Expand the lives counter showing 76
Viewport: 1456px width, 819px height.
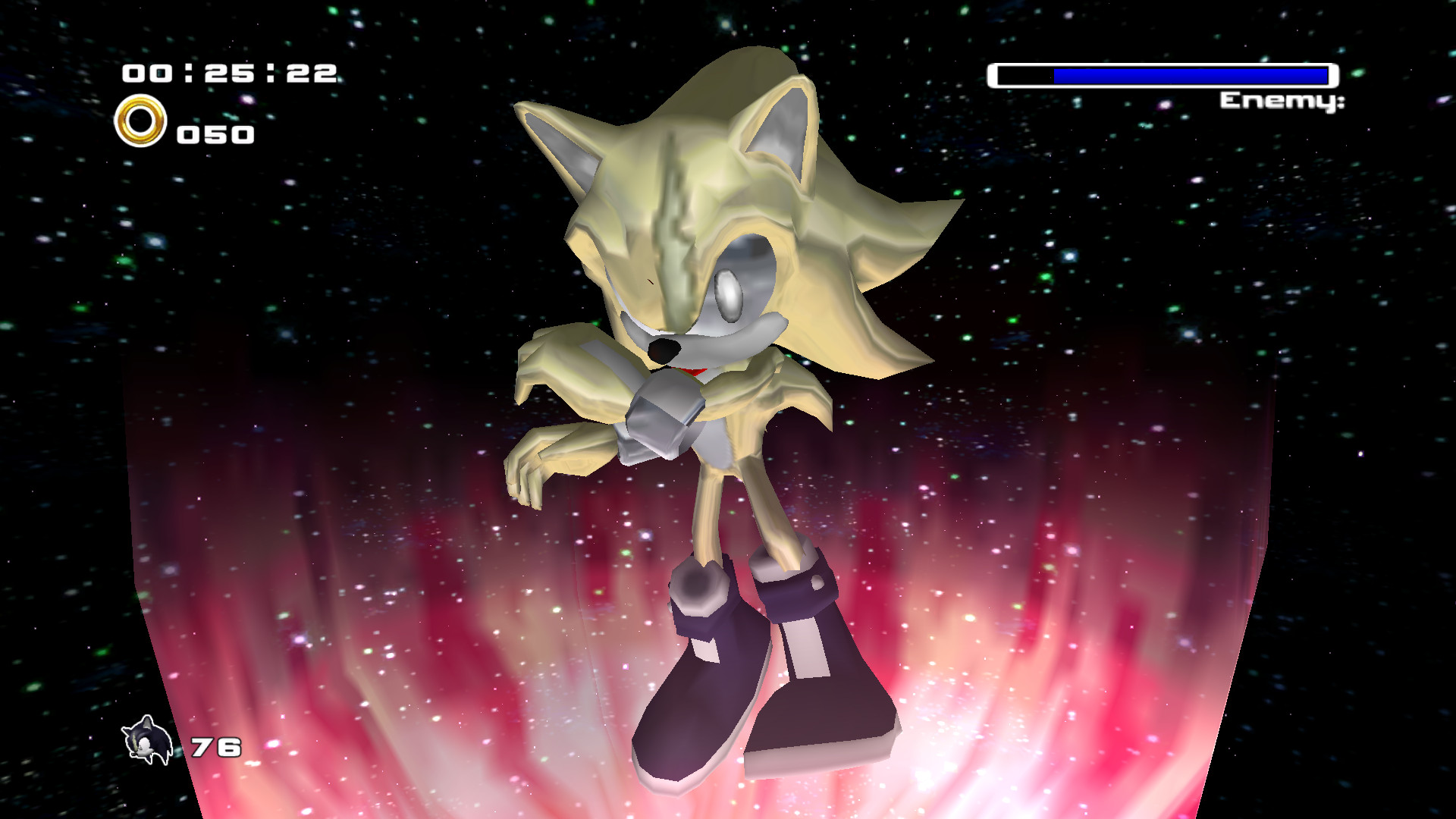click(x=215, y=747)
